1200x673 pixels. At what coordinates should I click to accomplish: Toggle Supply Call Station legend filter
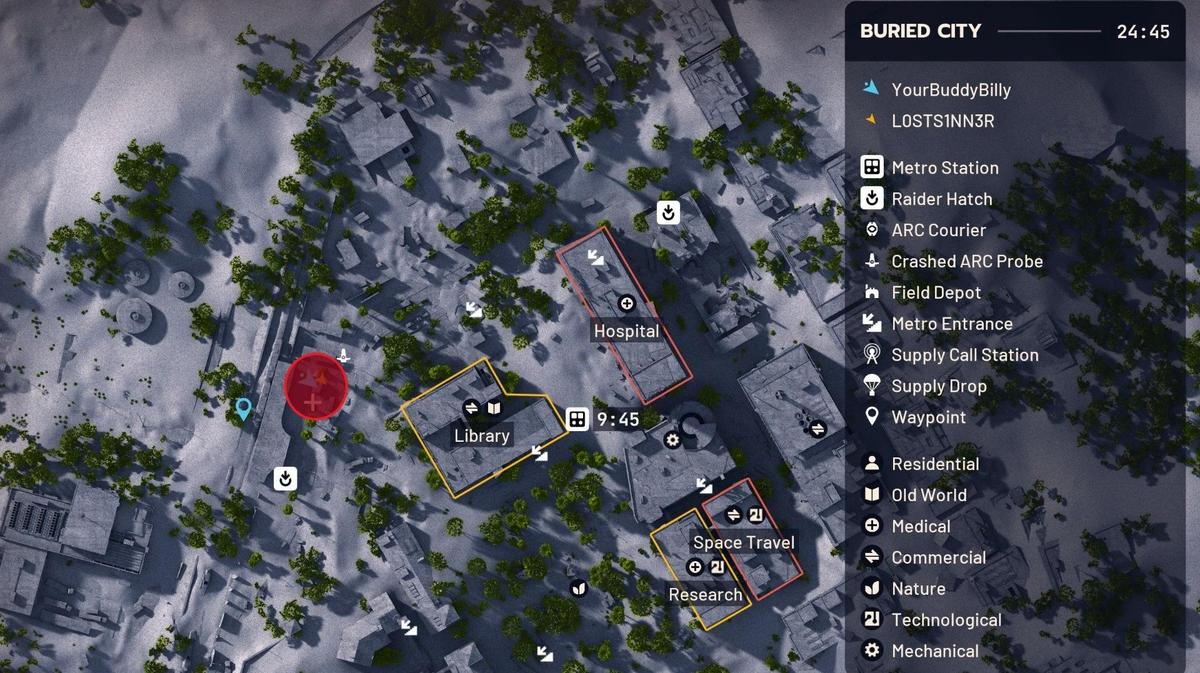point(964,355)
